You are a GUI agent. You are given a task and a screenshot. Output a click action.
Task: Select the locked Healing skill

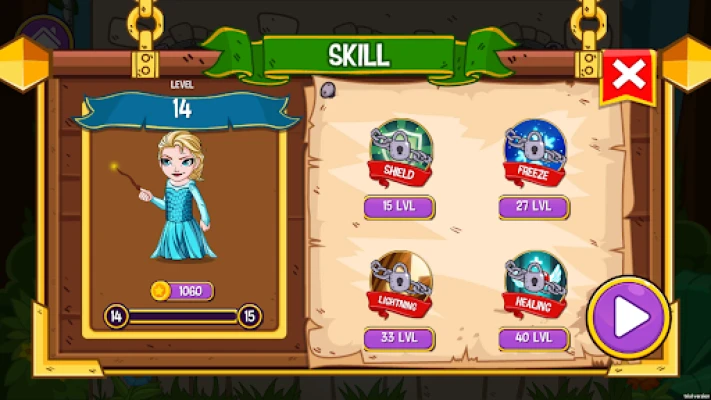pyautogui.click(x=533, y=282)
